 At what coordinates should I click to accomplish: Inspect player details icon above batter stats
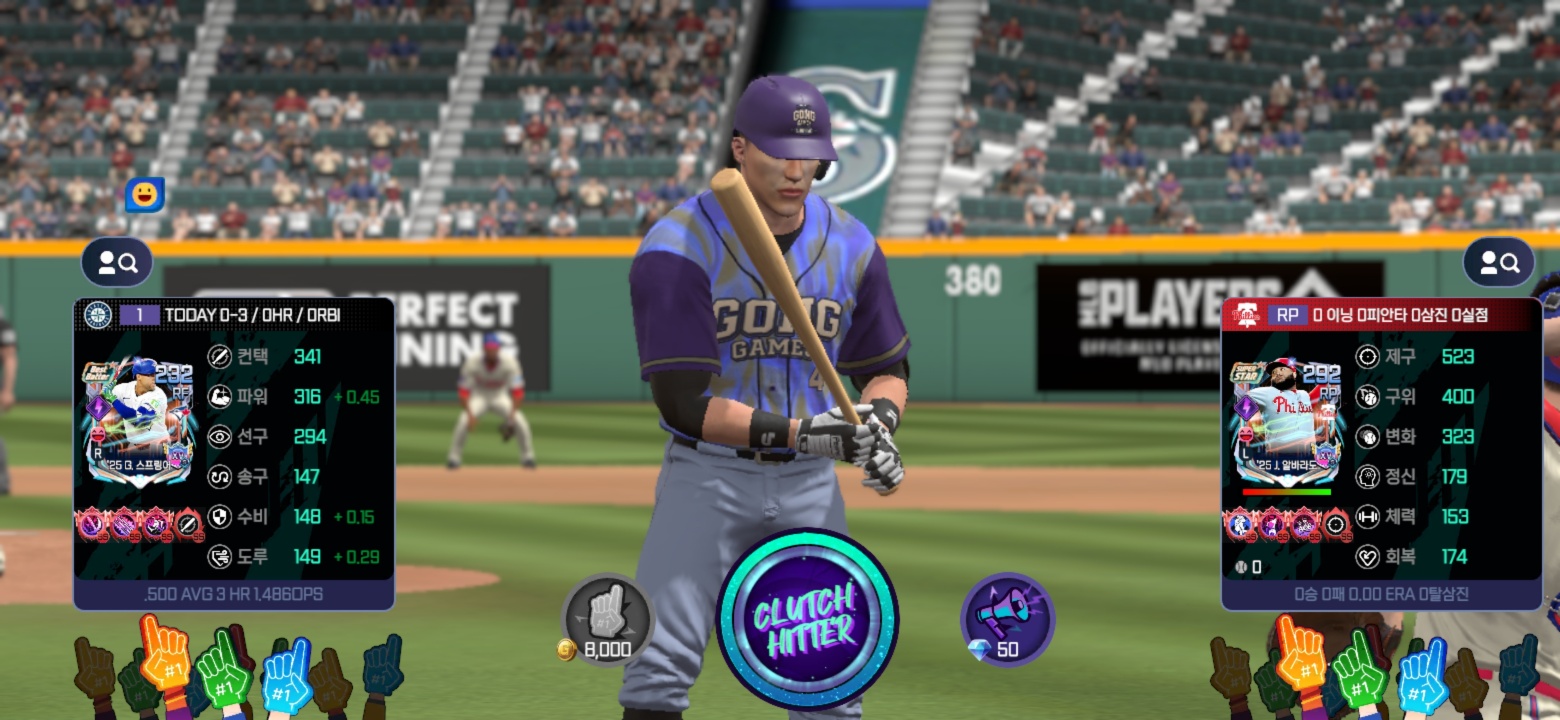pyautogui.click(x=117, y=263)
